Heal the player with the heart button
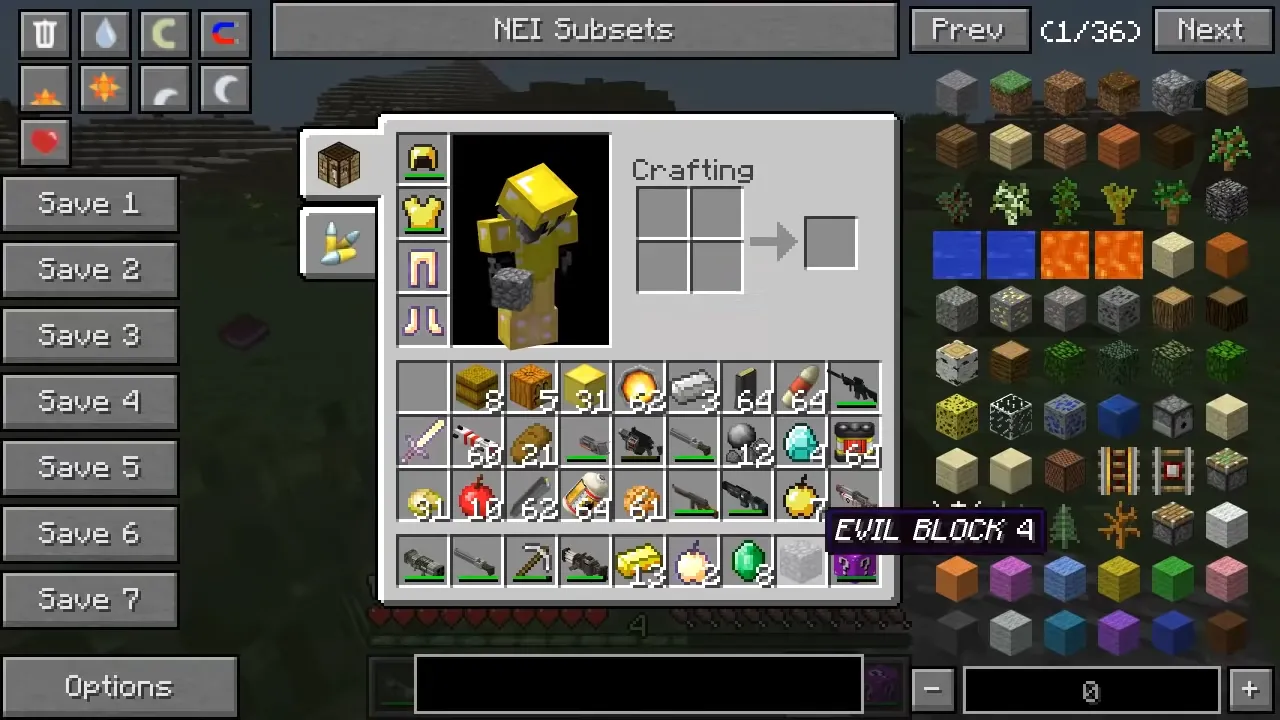The image size is (1280, 720). (45, 142)
